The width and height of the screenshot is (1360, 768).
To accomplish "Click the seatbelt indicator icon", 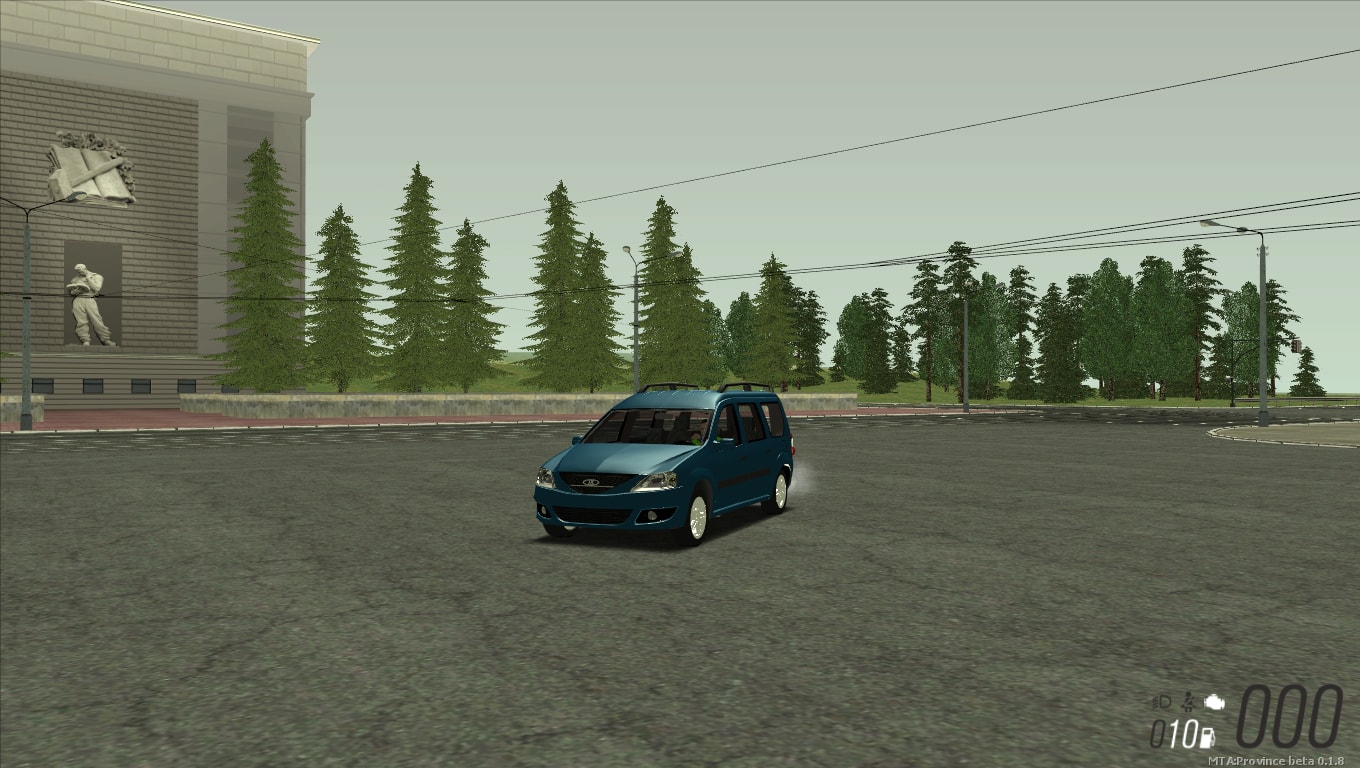I will point(1189,702).
